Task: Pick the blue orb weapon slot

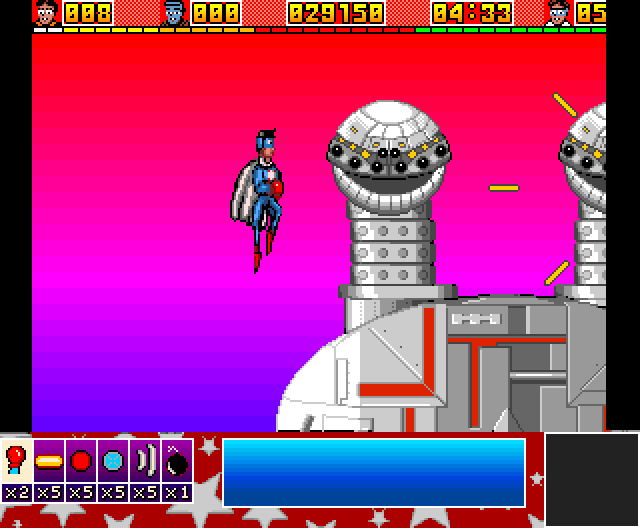Action: 113,461
